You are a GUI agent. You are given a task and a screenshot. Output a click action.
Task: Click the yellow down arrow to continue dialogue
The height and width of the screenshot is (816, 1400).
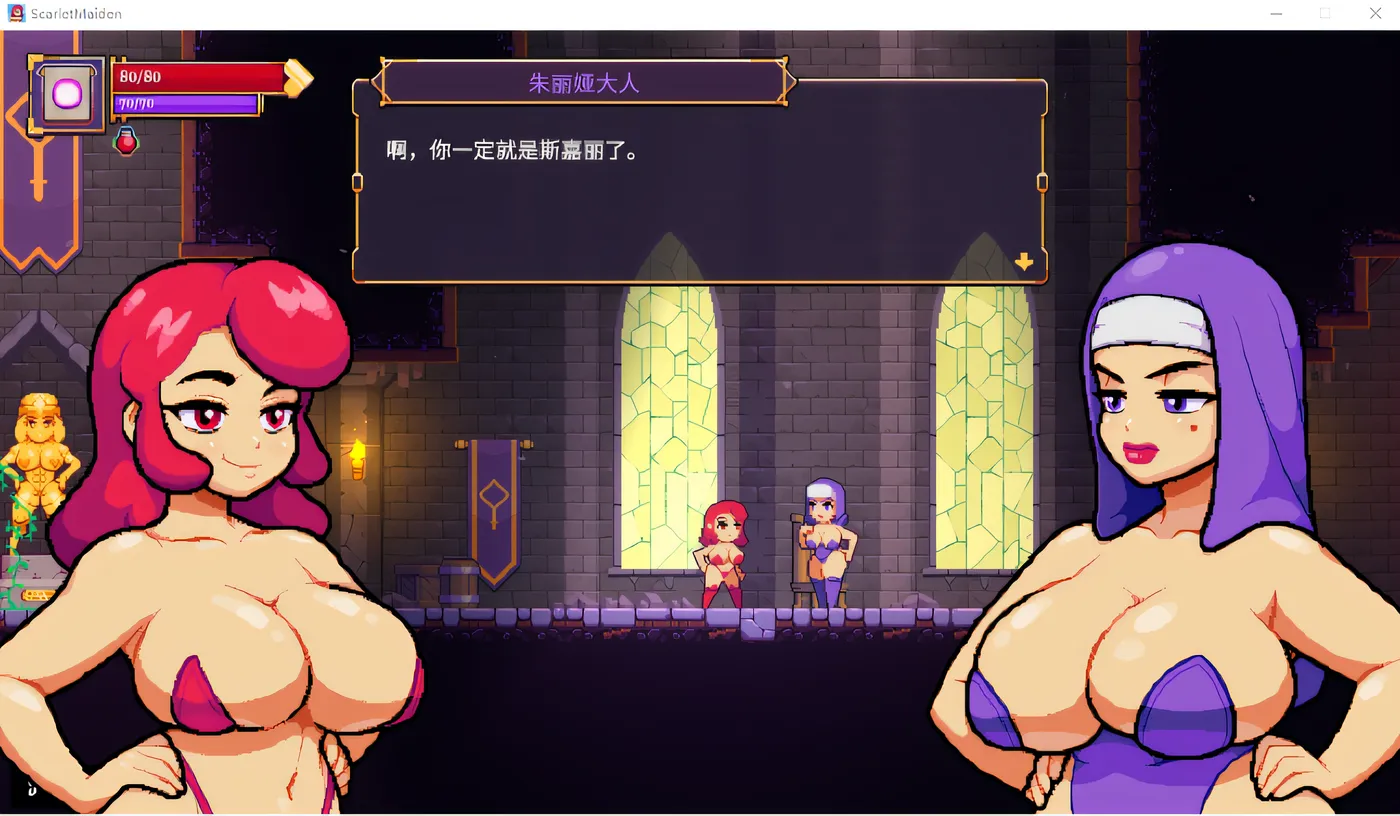pyautogui.click(x=1023, y=262)
